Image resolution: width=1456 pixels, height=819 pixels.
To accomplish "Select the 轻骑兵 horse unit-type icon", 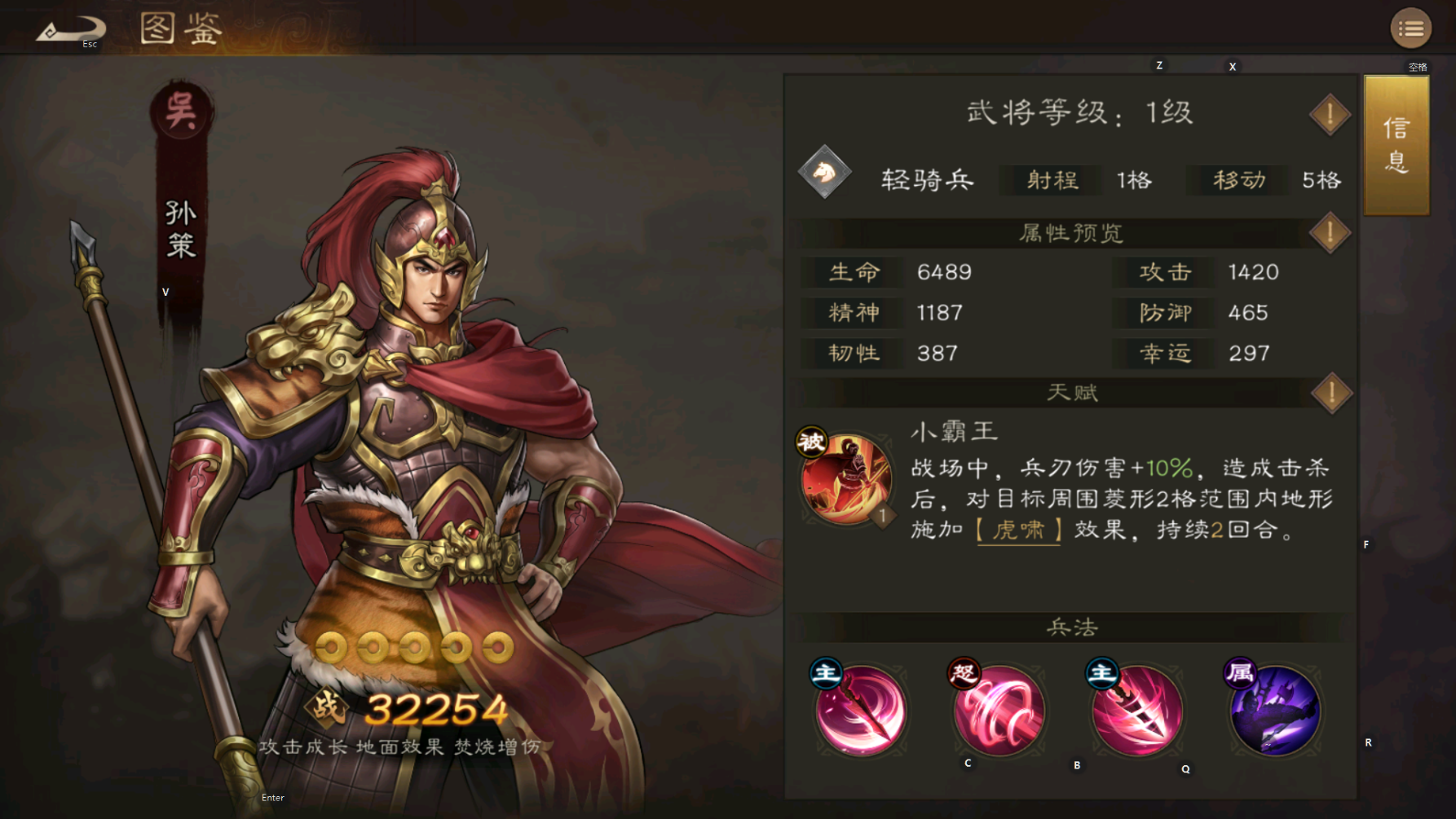I will tap(825, 174).
